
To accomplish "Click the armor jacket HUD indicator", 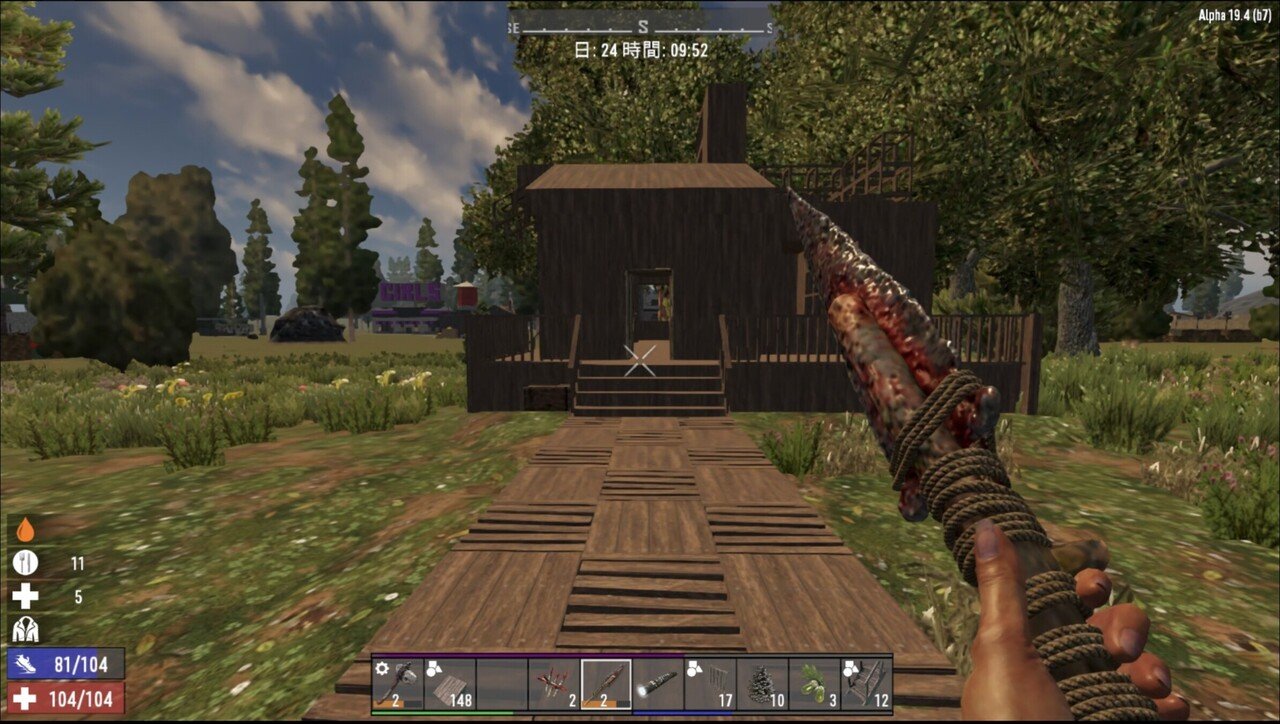I will 27,629.
